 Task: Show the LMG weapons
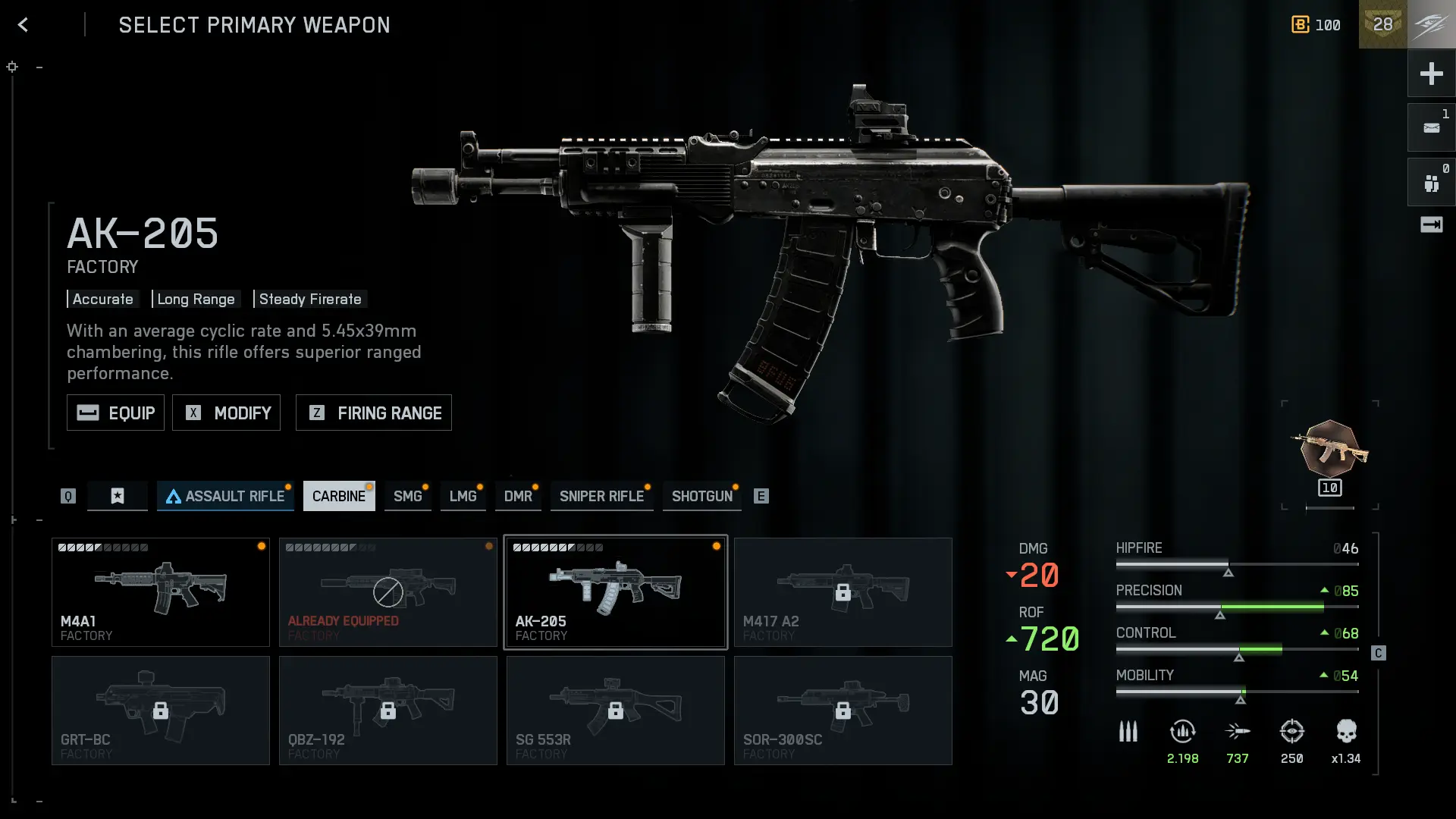point(463,496)
